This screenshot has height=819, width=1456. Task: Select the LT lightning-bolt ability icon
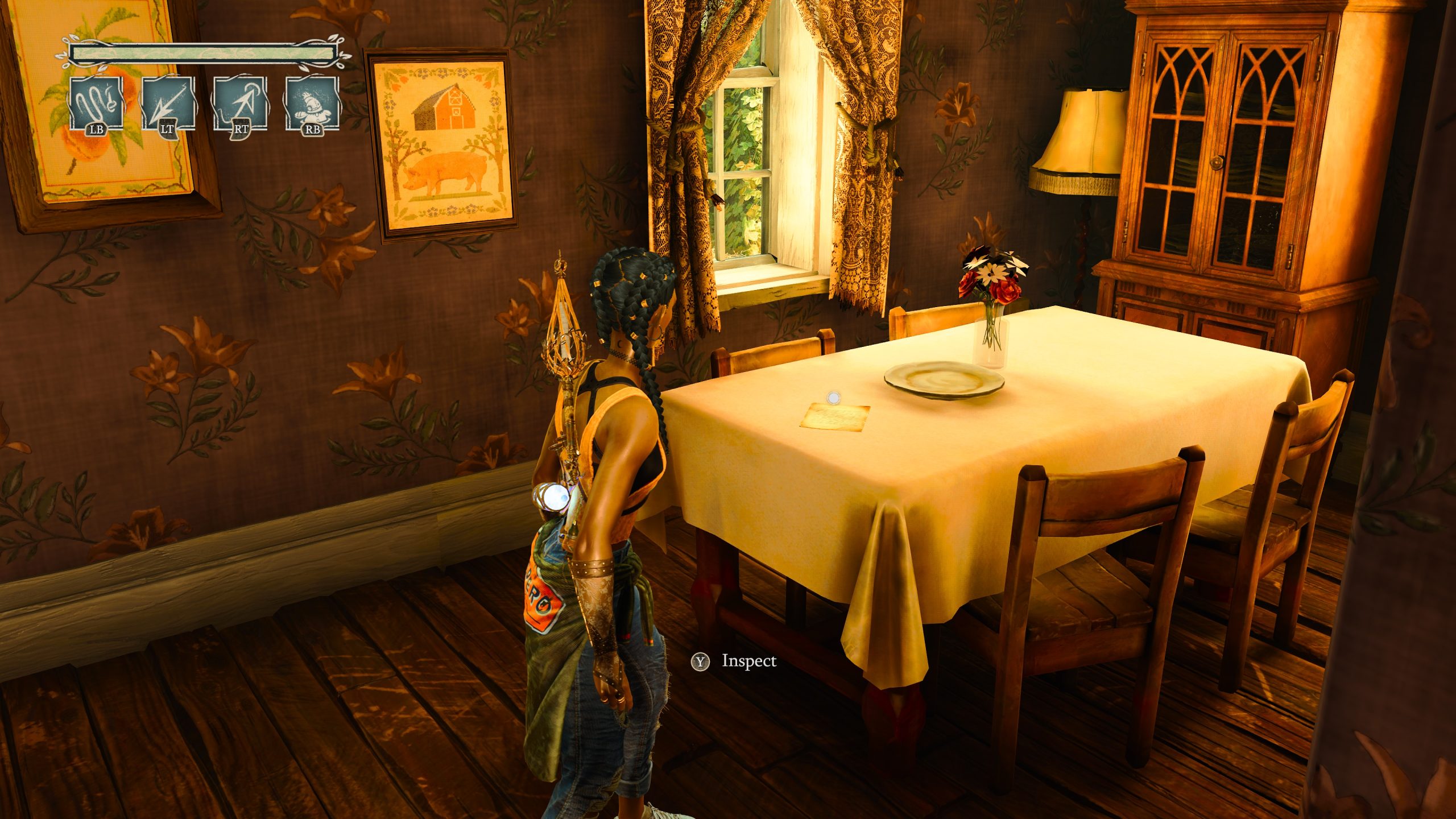pos(168,104)
